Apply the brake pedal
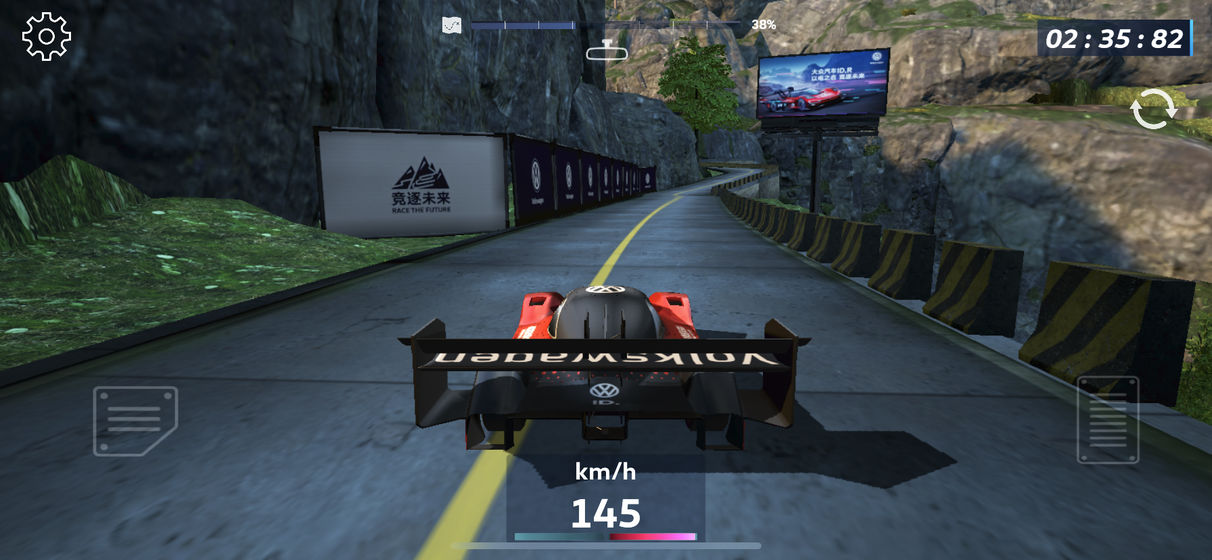The height and width of the screenshot is (560, 1212). click(x=135, y=420)
